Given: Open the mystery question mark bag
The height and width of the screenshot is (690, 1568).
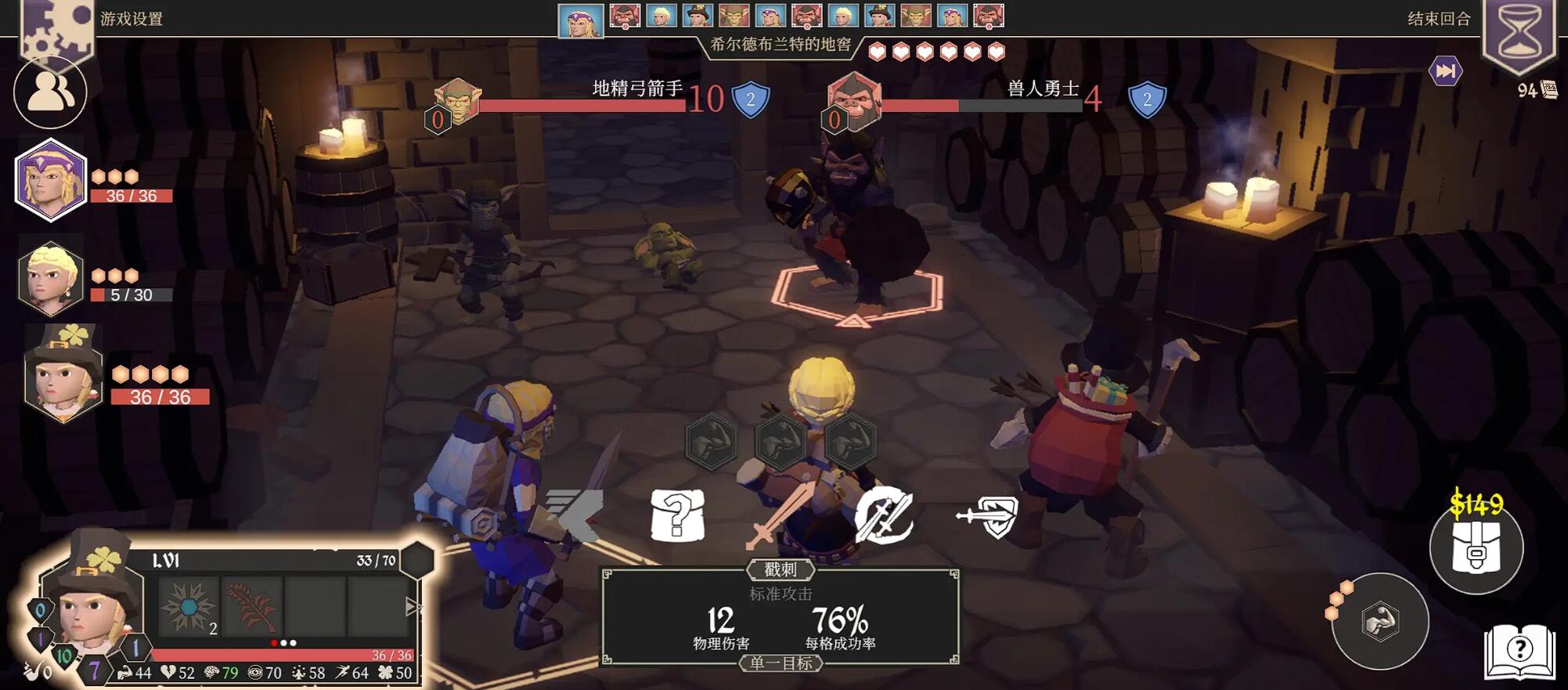Looking at the screenshot, I should (x=678, y=516).
